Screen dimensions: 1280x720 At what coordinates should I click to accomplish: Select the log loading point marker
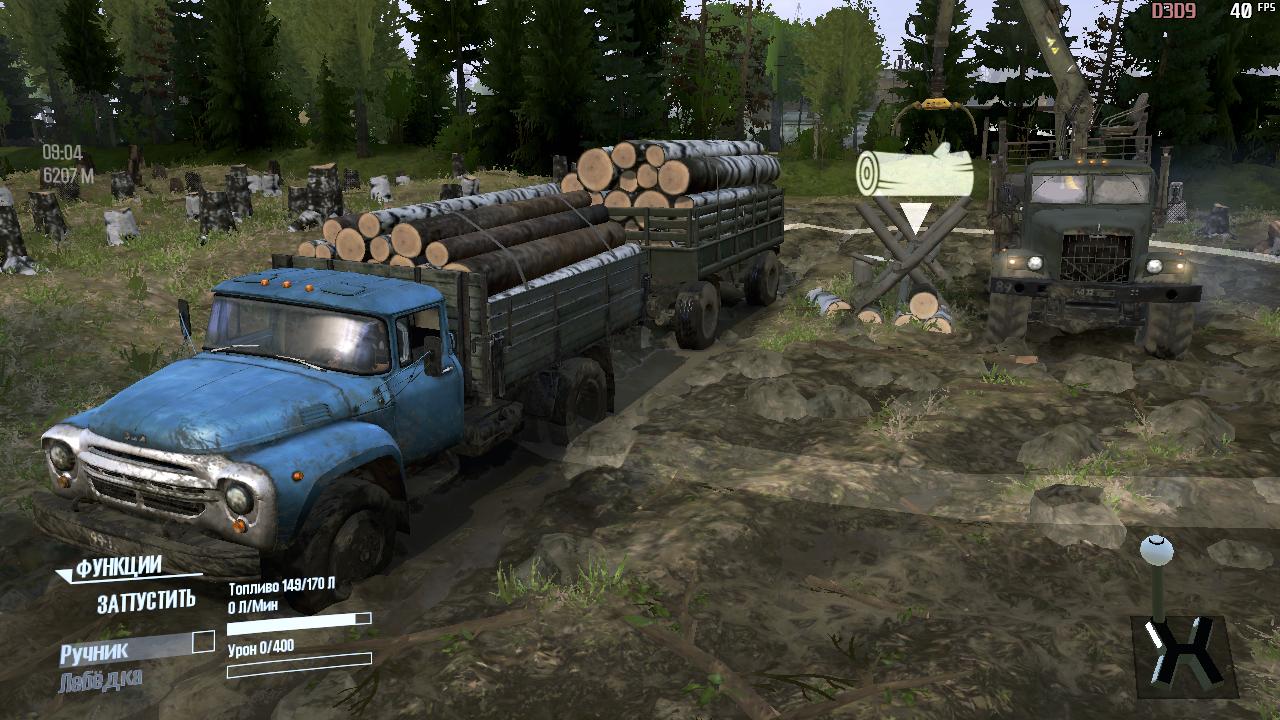(915, 176)
